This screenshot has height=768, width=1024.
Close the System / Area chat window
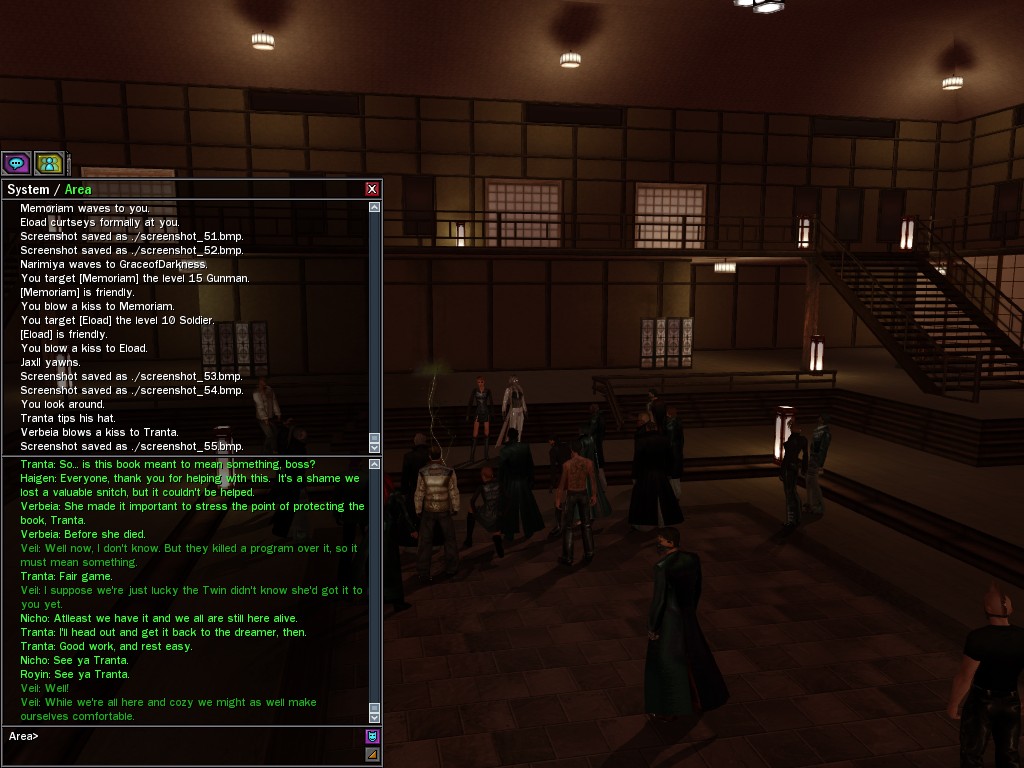(372, 189)
